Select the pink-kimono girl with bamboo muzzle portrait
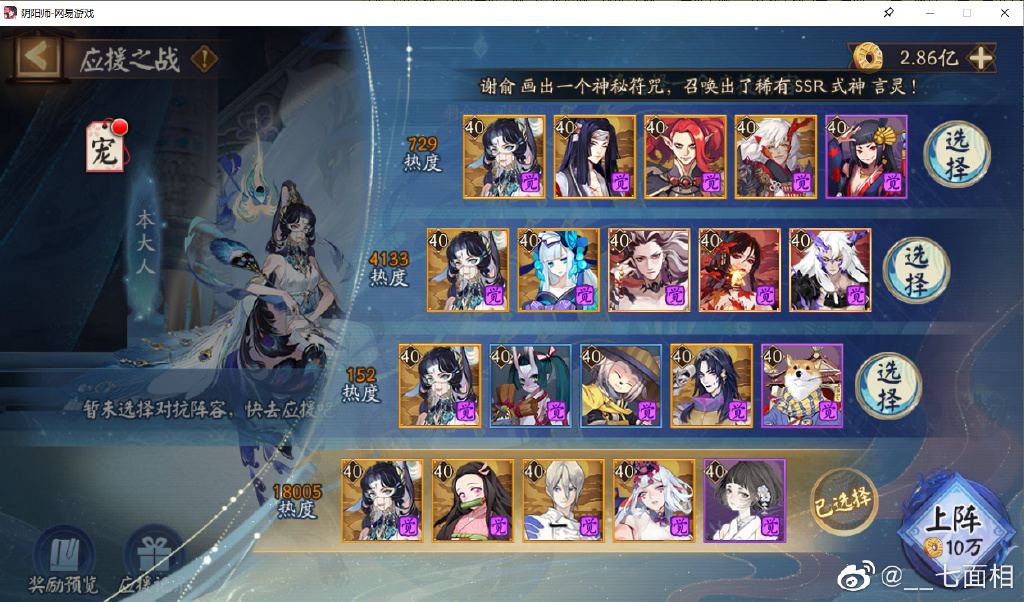 473,500
